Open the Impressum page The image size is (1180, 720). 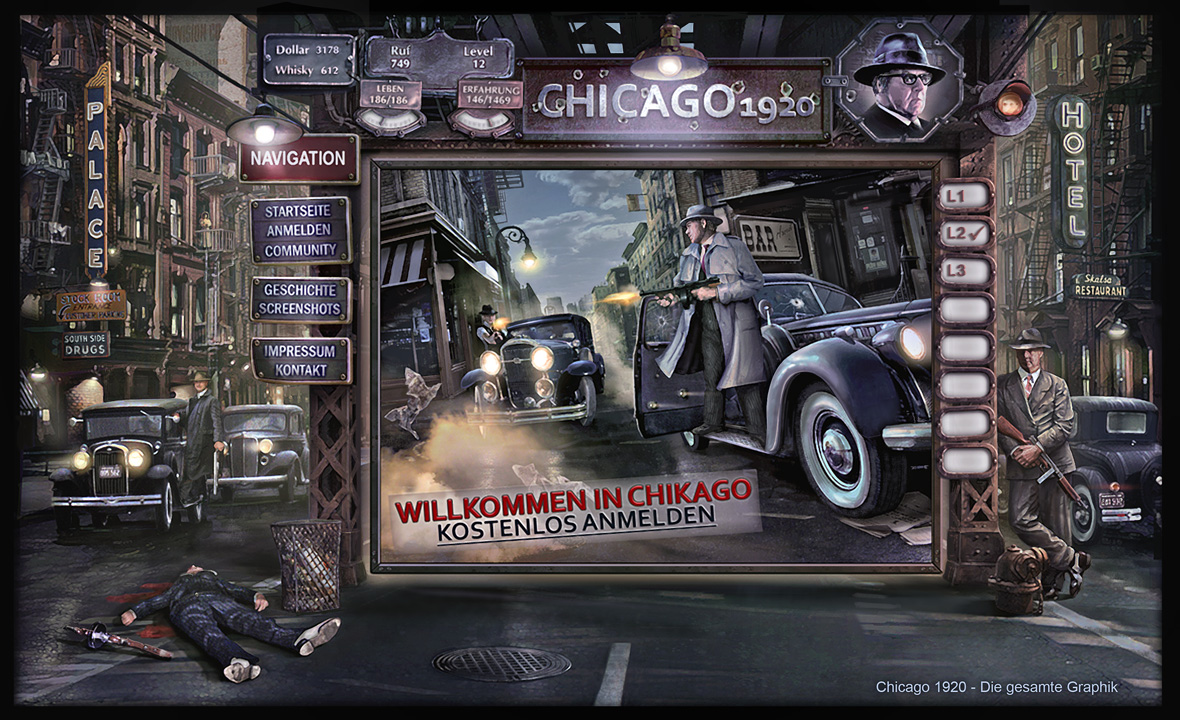click(300, 352)
